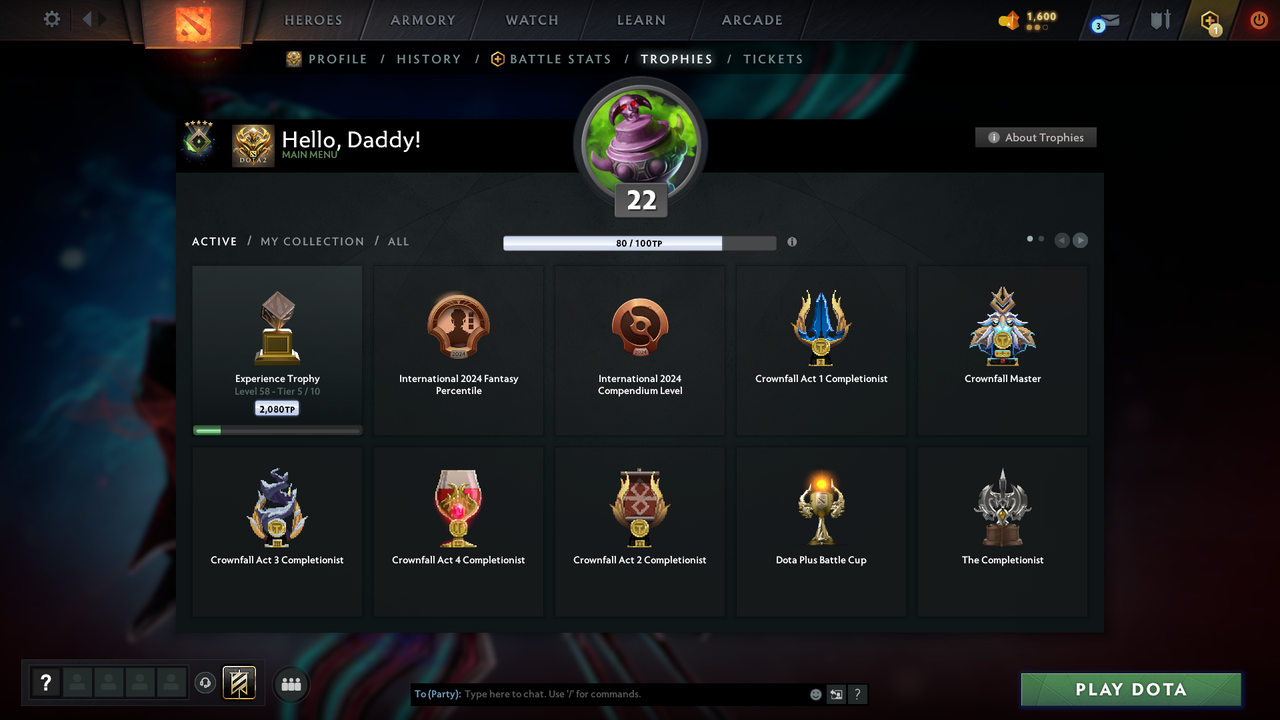Image resolution: width=1280 pixels, height=720 pixels.
Task: Open the settings gear icon
Action: click(x=51, y=19)
